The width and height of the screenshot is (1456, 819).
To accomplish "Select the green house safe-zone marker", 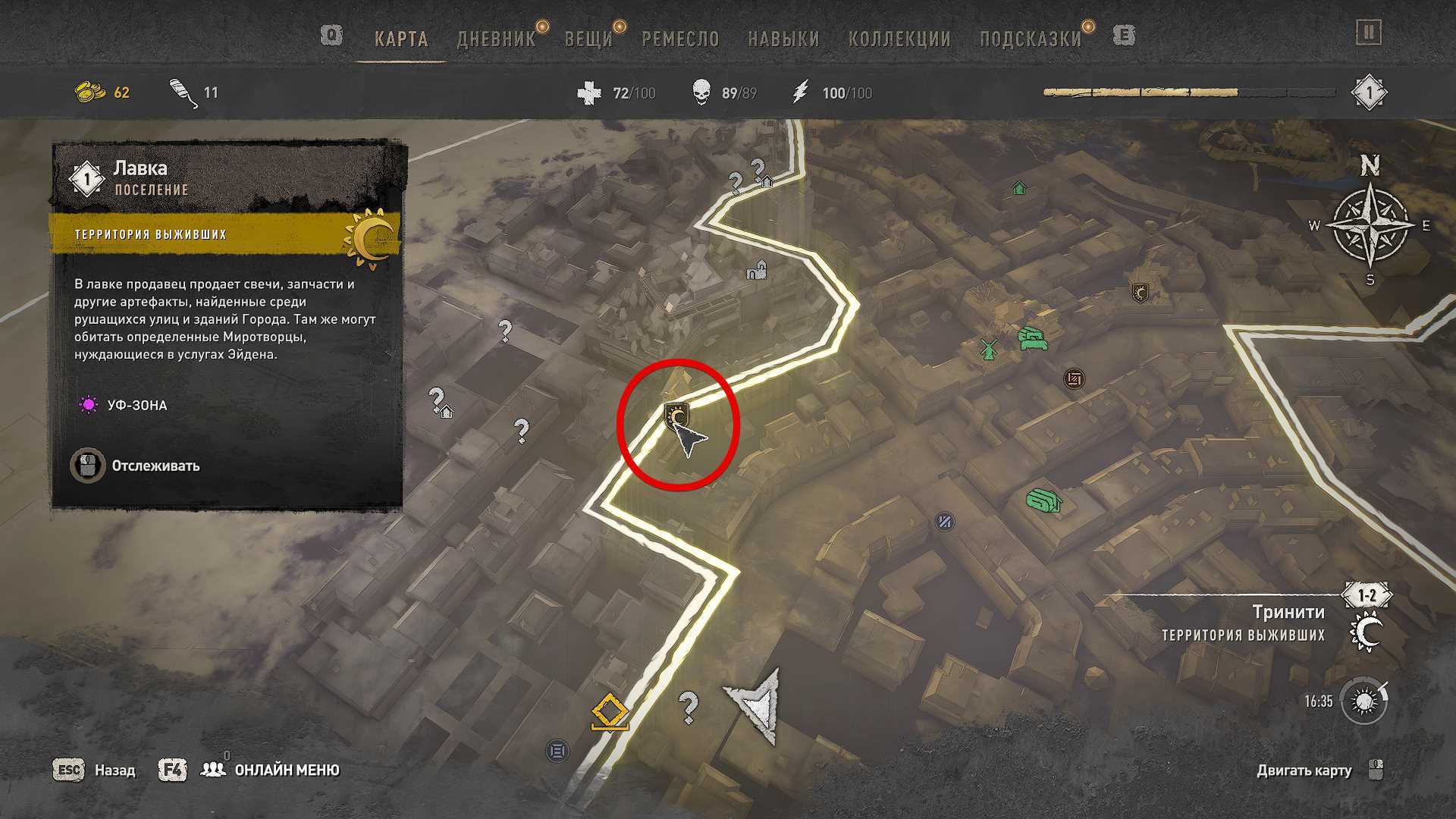I will tap(1019, 187).
